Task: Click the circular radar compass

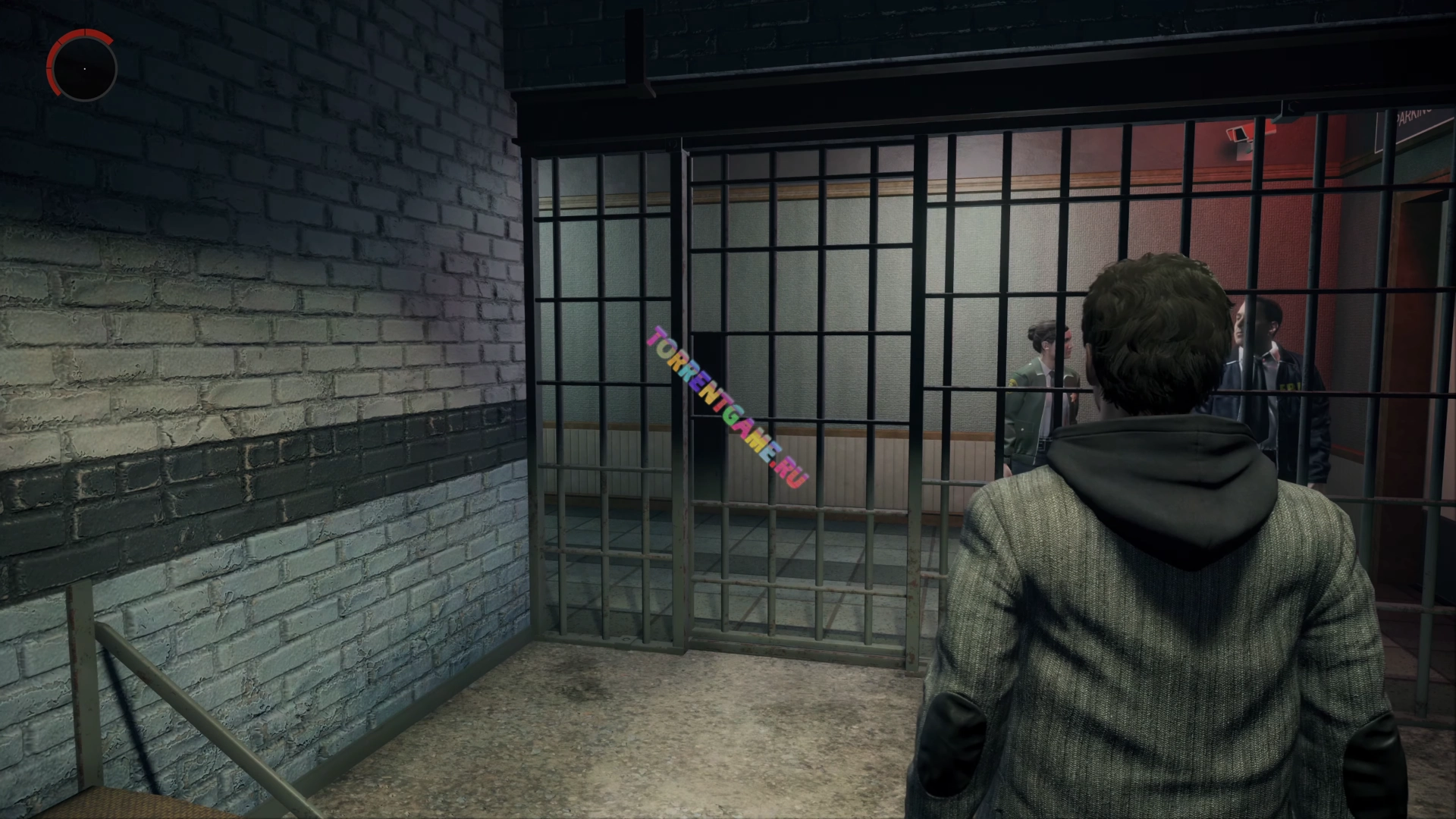Action: coord(84,68)
